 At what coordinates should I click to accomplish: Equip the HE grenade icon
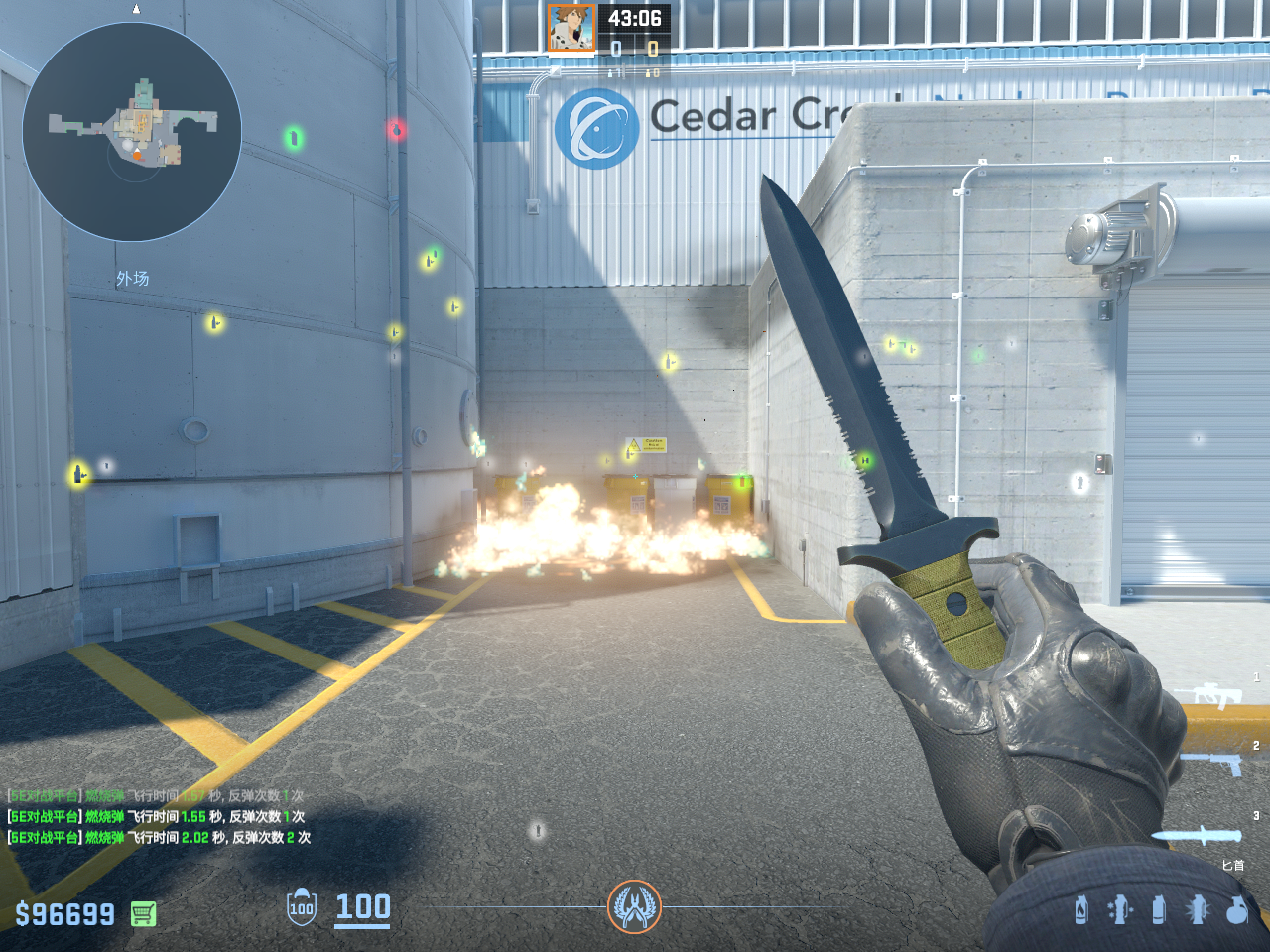1237,909
